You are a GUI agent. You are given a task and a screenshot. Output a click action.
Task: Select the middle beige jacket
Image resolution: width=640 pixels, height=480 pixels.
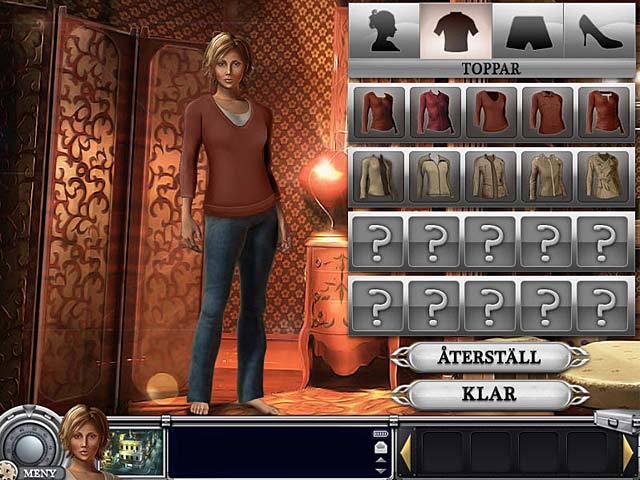coord(491,177)
